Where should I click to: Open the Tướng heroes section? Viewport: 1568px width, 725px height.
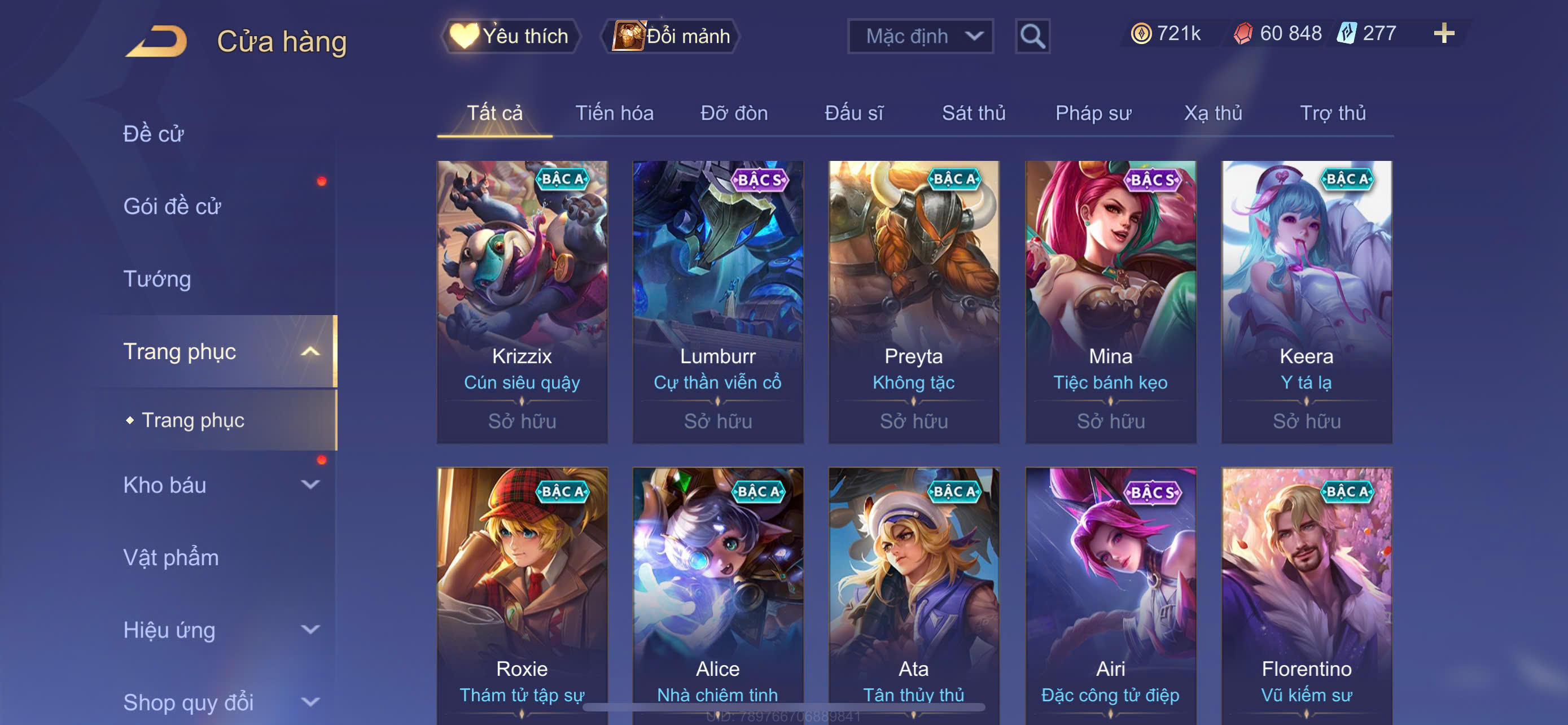[x=157, y=279]
